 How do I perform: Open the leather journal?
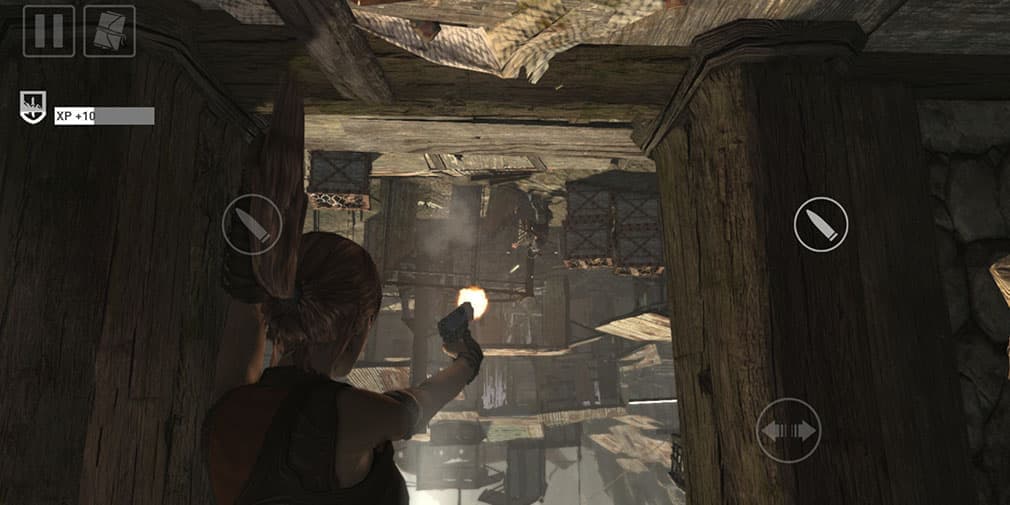[109, 31]
